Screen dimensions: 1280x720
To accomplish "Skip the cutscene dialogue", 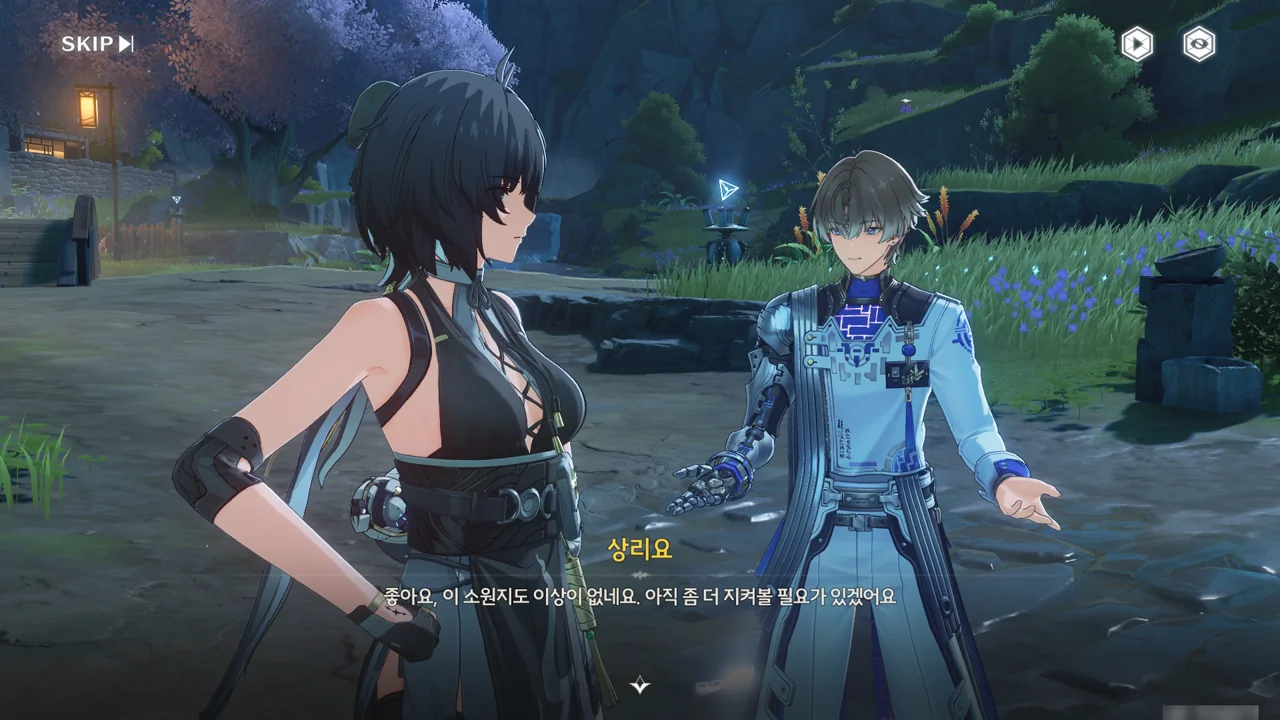I will [97, 44].
